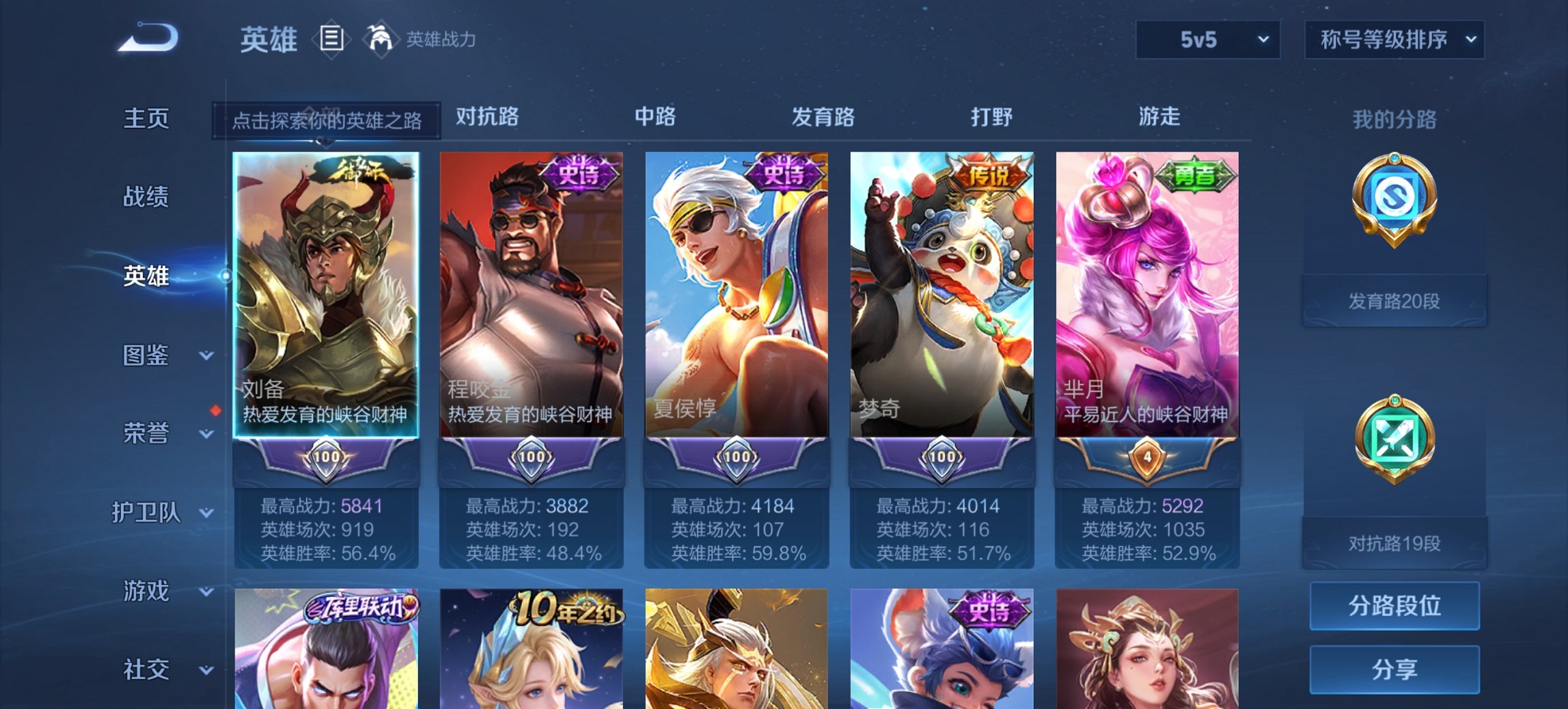Open the hero handbook icon beside 英雄 title

pos(331,39)
